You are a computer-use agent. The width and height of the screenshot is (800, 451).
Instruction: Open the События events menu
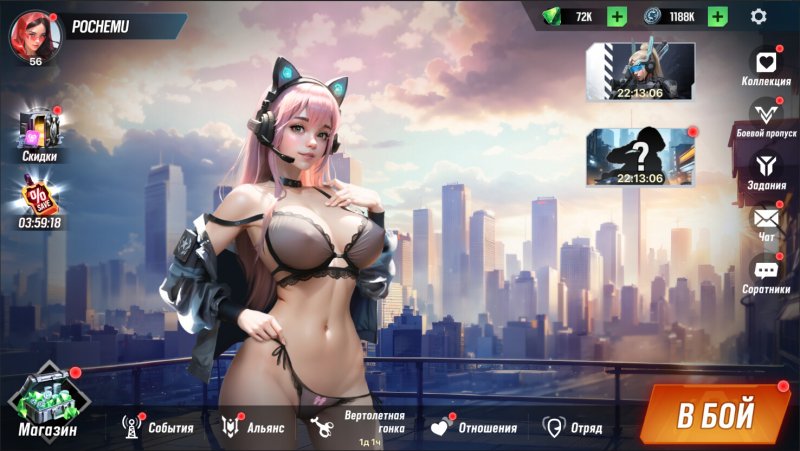(158, 428)
